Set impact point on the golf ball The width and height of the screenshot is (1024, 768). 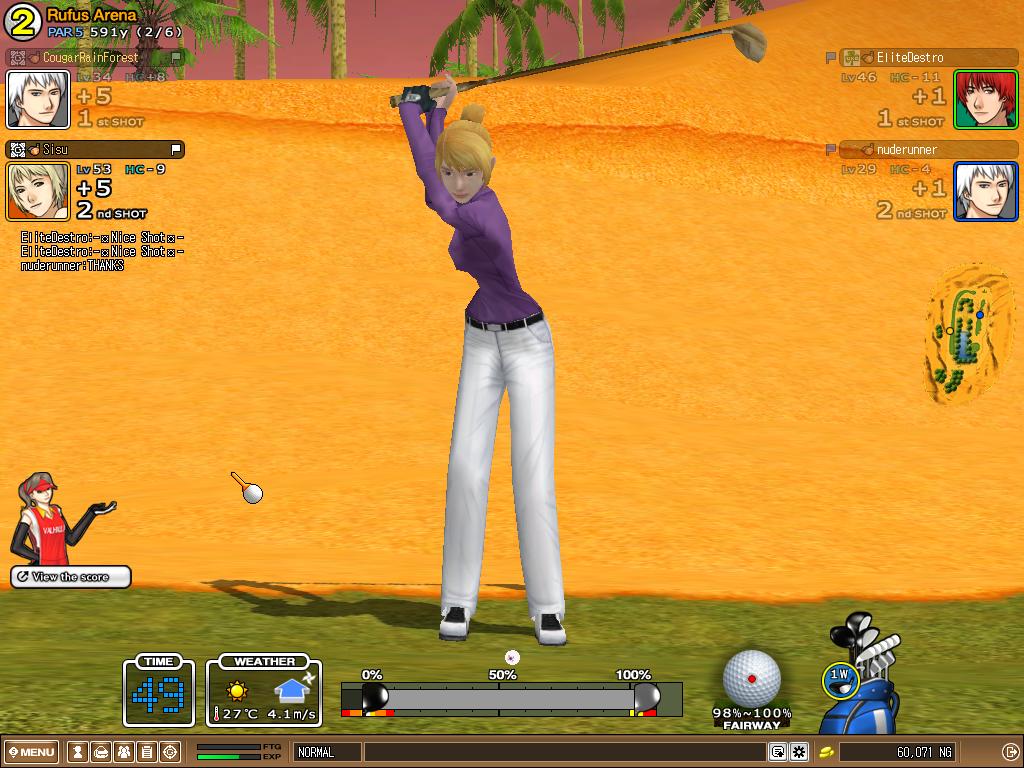[x=751, y=678]
